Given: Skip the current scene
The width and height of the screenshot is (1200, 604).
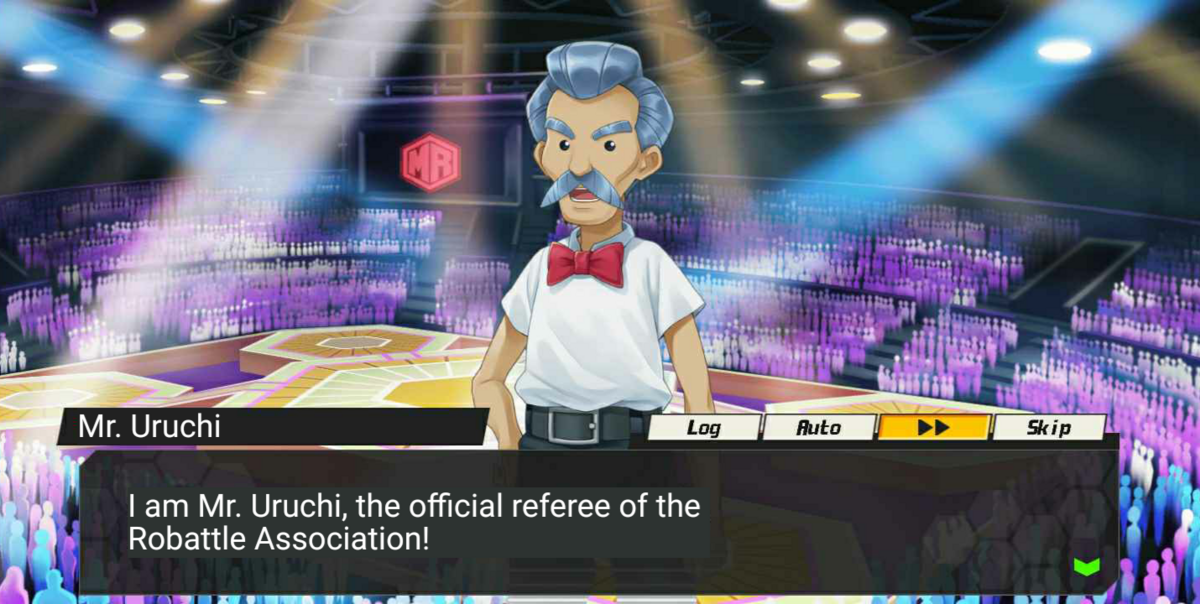Looking at the screenshot, I should click(x=1049, y=428).
